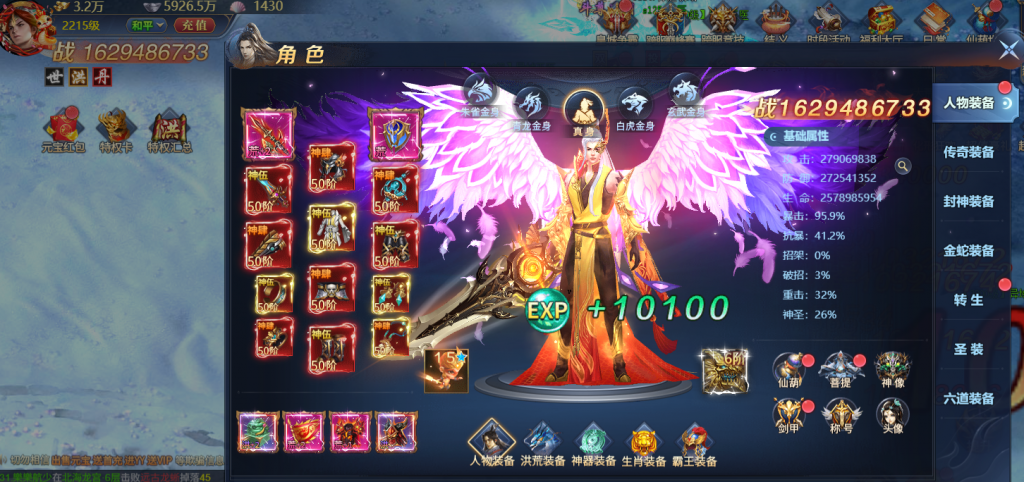
Task: Open the 仙葫 gourd icon
Action: pyautogui.click(x=790, y=371)
